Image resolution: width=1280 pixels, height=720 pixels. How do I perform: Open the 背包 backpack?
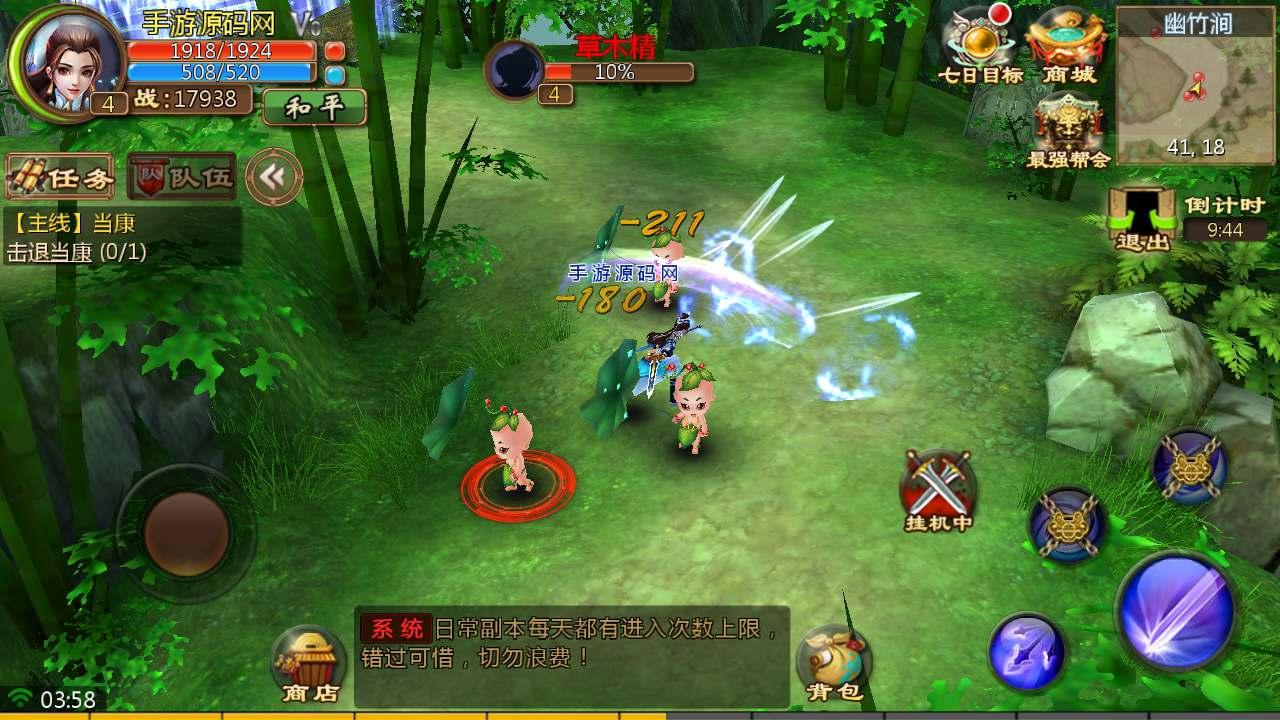click(833, 664)
